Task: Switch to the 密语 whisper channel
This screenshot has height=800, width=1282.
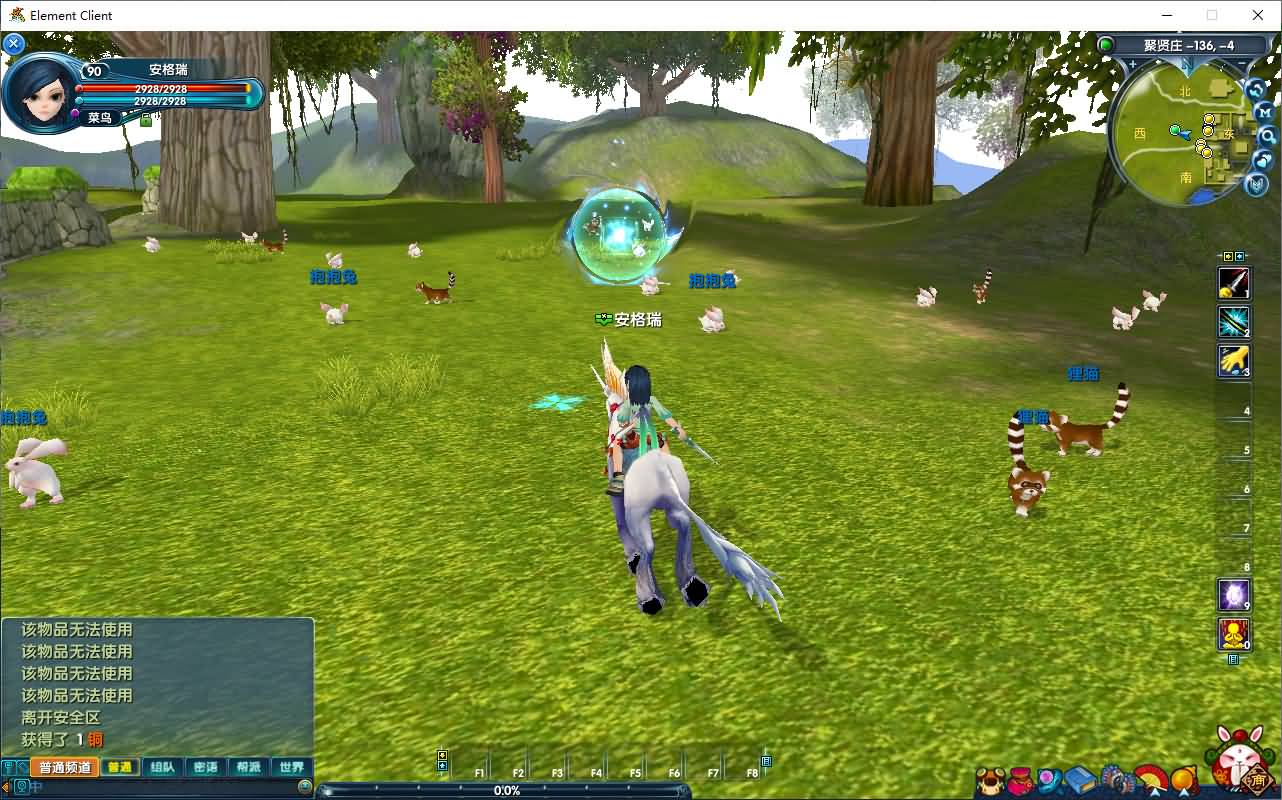Action: click(x=205, y=767)
